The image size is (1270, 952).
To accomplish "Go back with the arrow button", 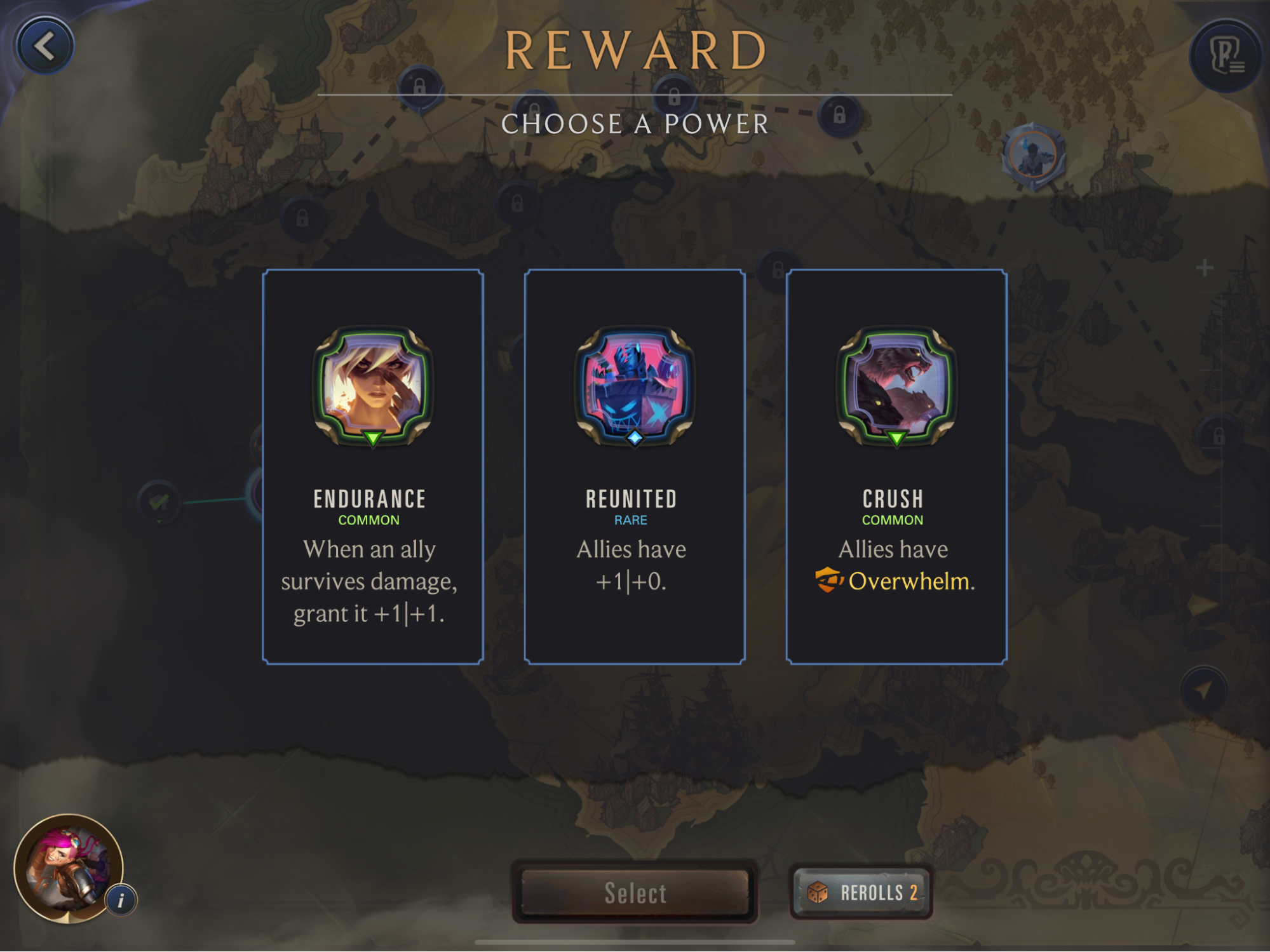I will [x=45, y=46].
